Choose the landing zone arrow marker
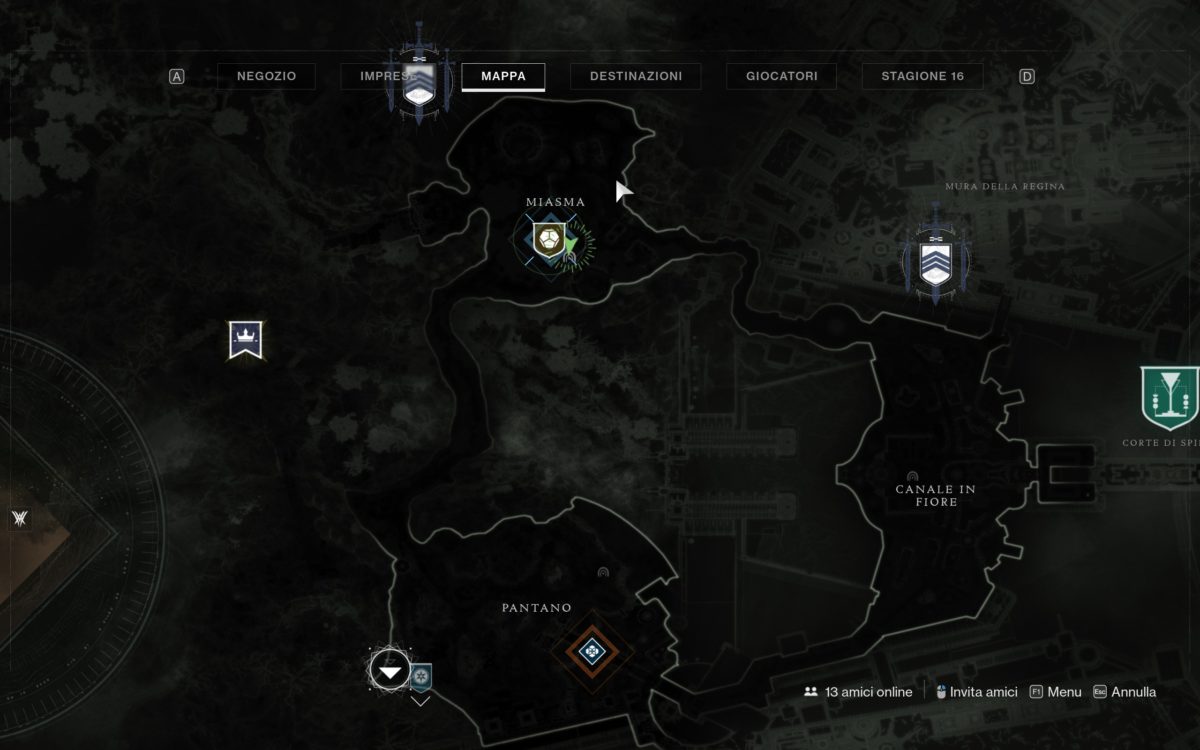The height and width of the screenshot is (750, 1200). click(390, 672)
